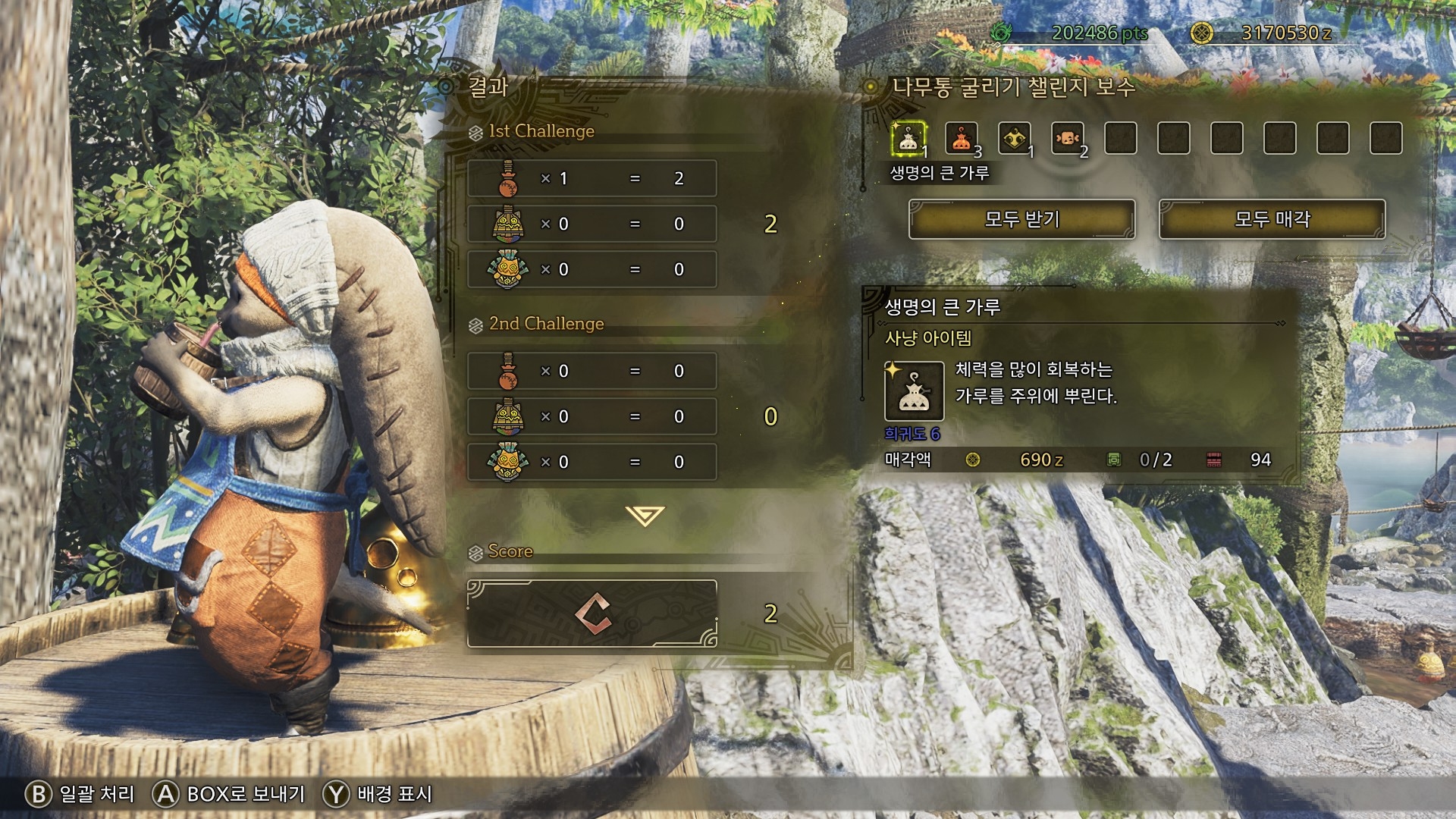Select the orange candy-shaped reward slot

[x=1068, y=139]
